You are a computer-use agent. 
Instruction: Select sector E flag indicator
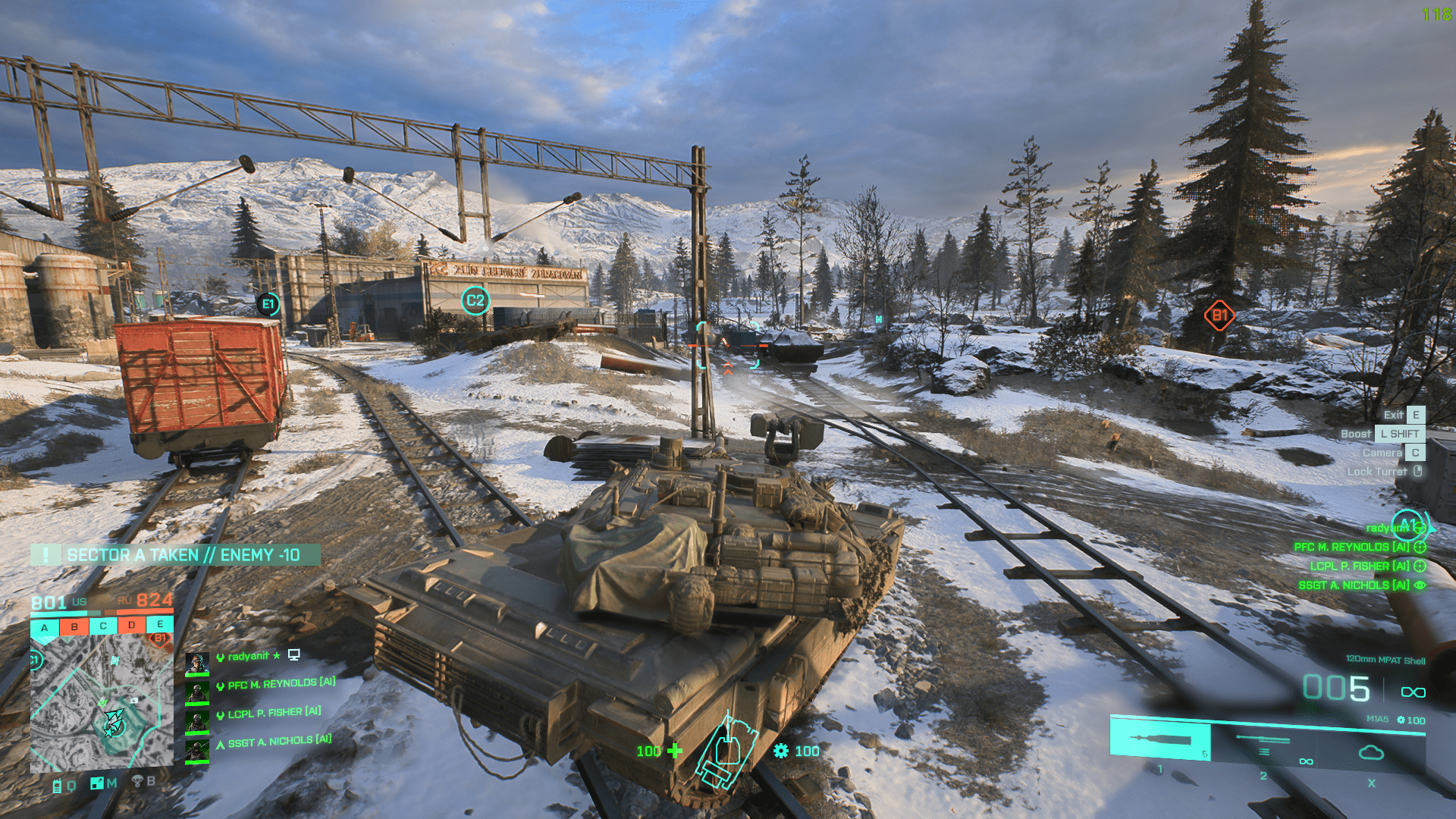pyautogui.click(x=160, y=624)
